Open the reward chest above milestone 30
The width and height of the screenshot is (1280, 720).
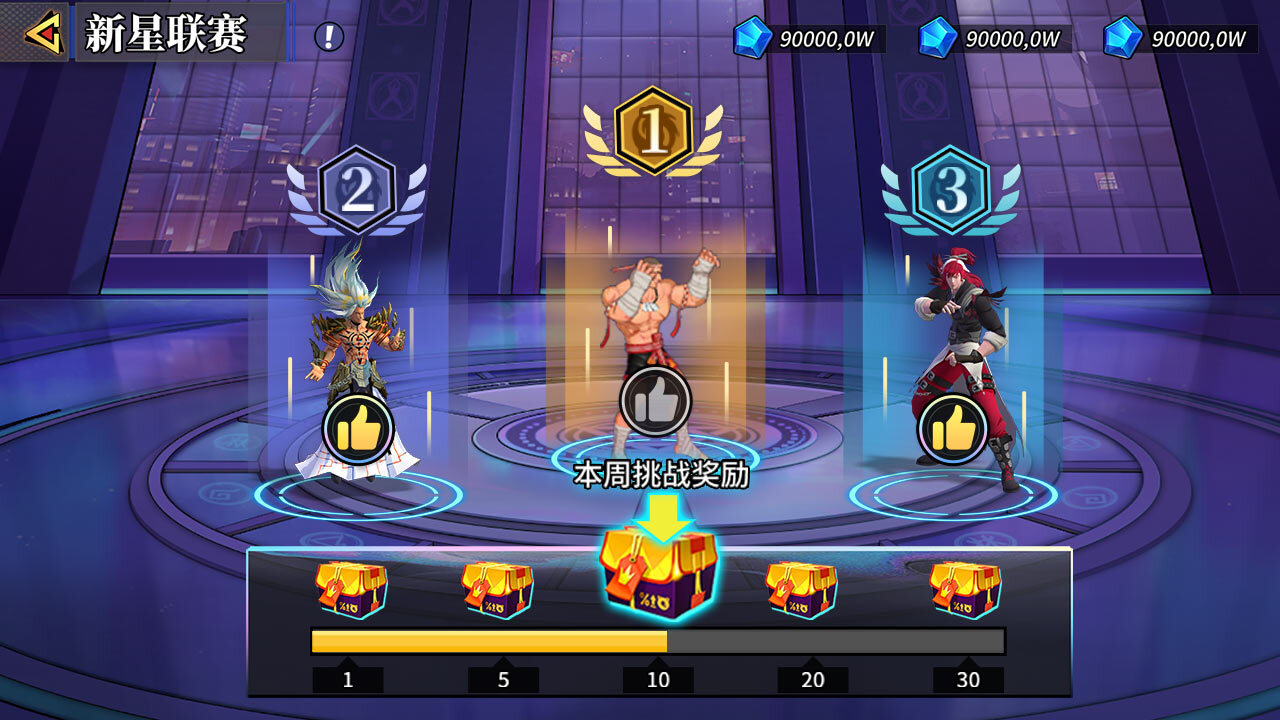(x=965, y=589)
